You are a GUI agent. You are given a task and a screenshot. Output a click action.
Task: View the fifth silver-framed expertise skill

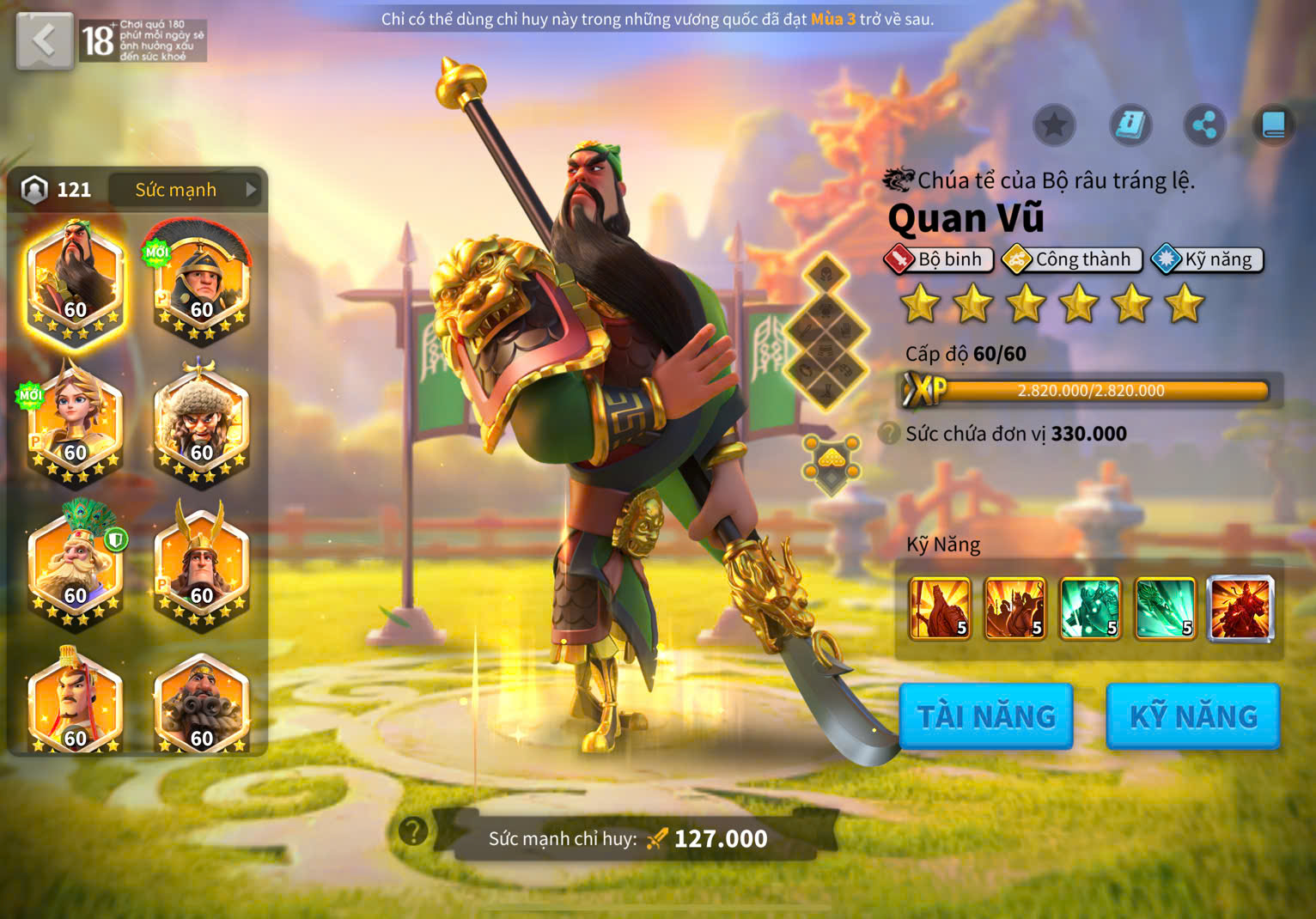[1240, 609]
